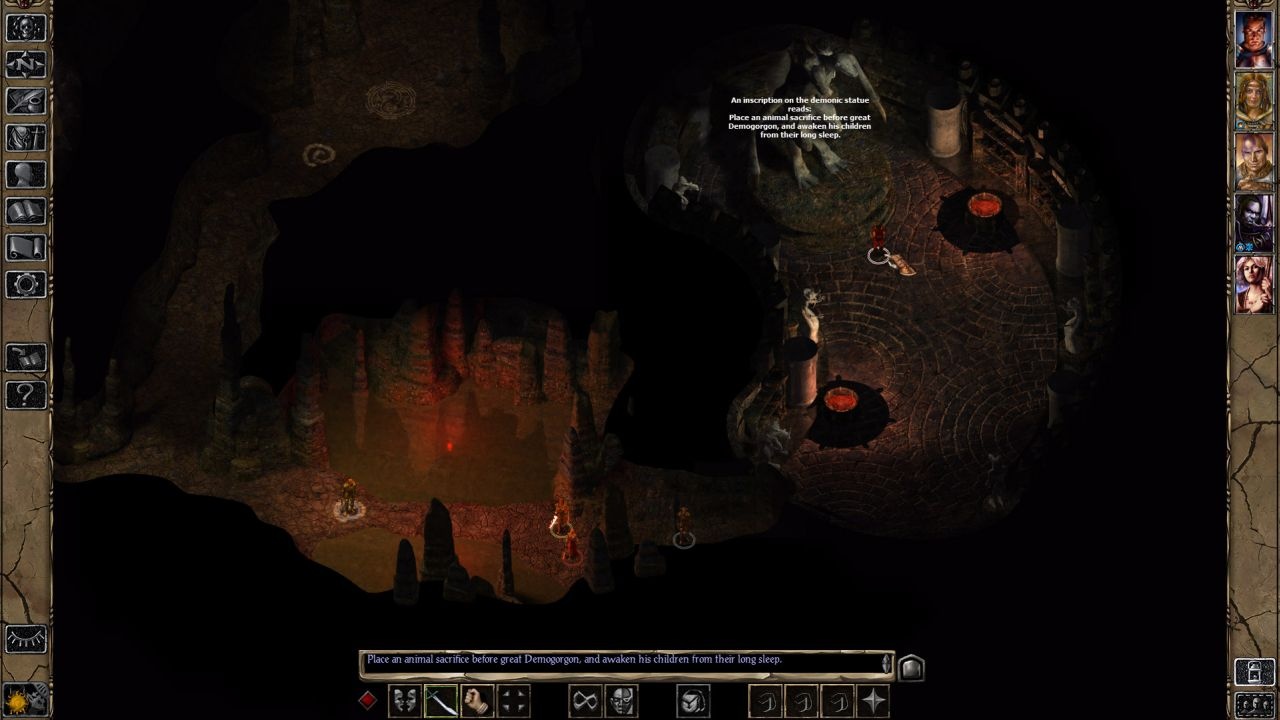Show the character record silhouette screen

tap(26, 175)
